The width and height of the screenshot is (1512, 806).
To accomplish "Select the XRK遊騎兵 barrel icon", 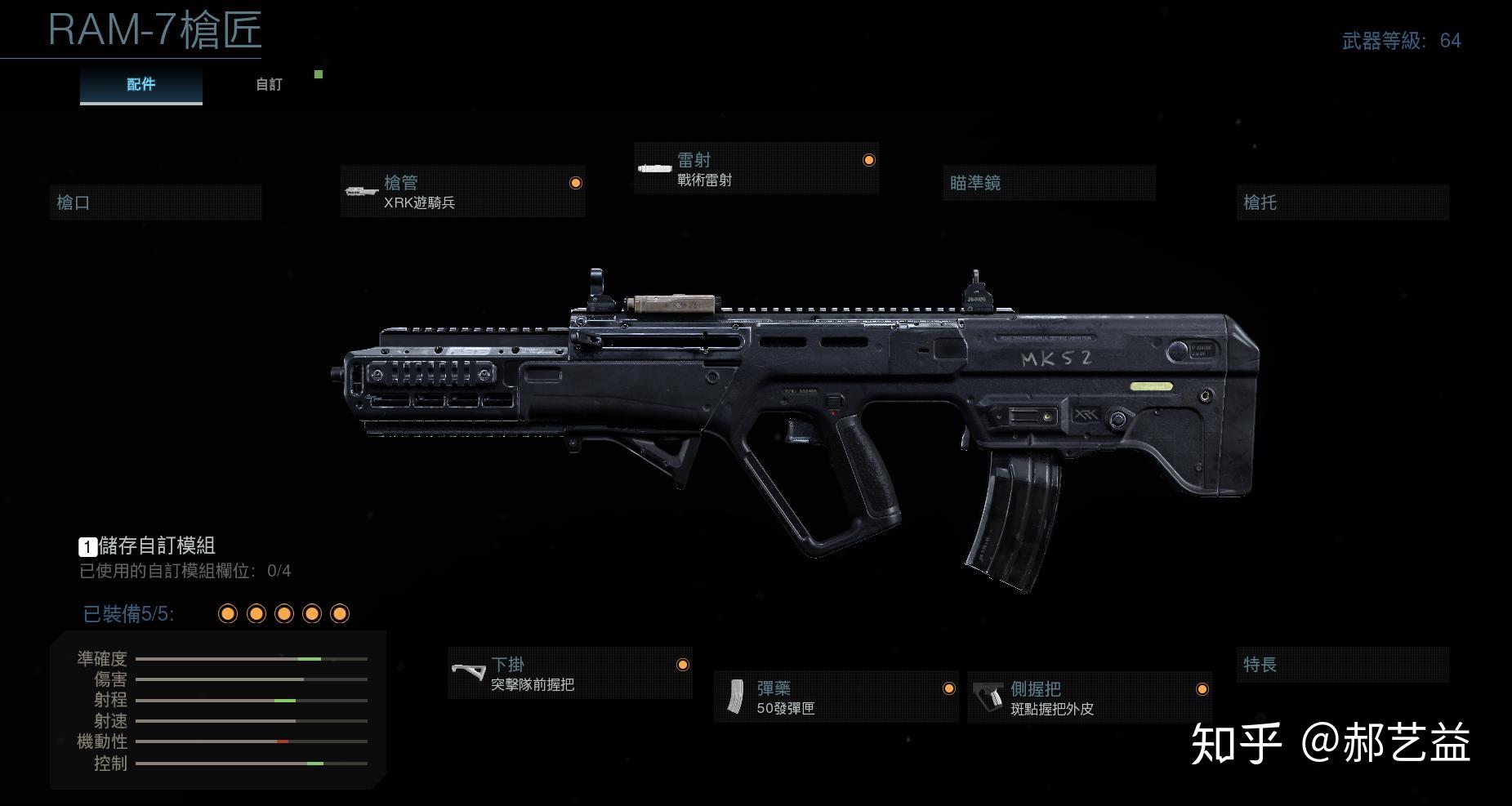I will (361, 189).
